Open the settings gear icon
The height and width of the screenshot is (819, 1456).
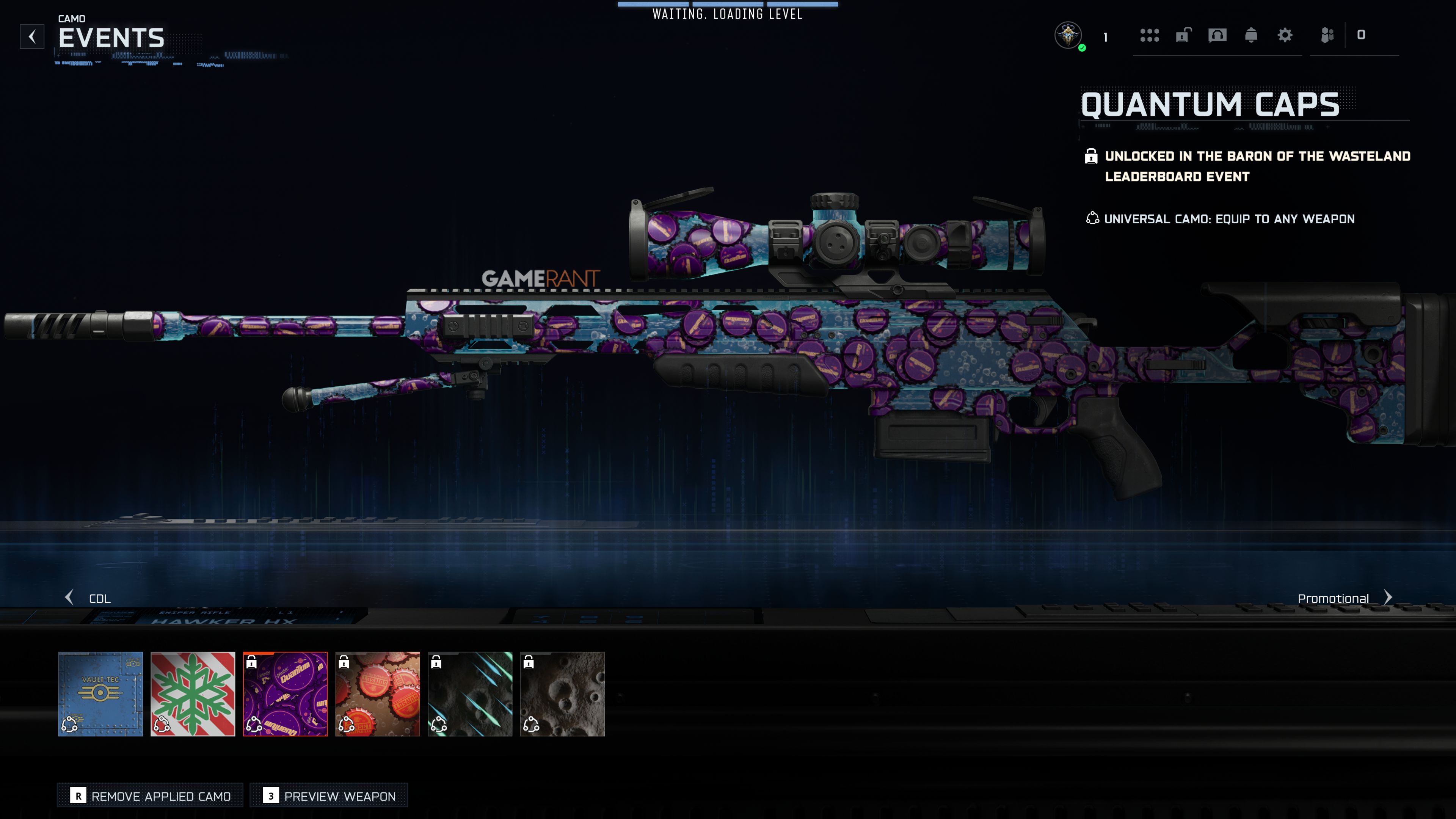pyautogui.click(x=1285, y=36)
